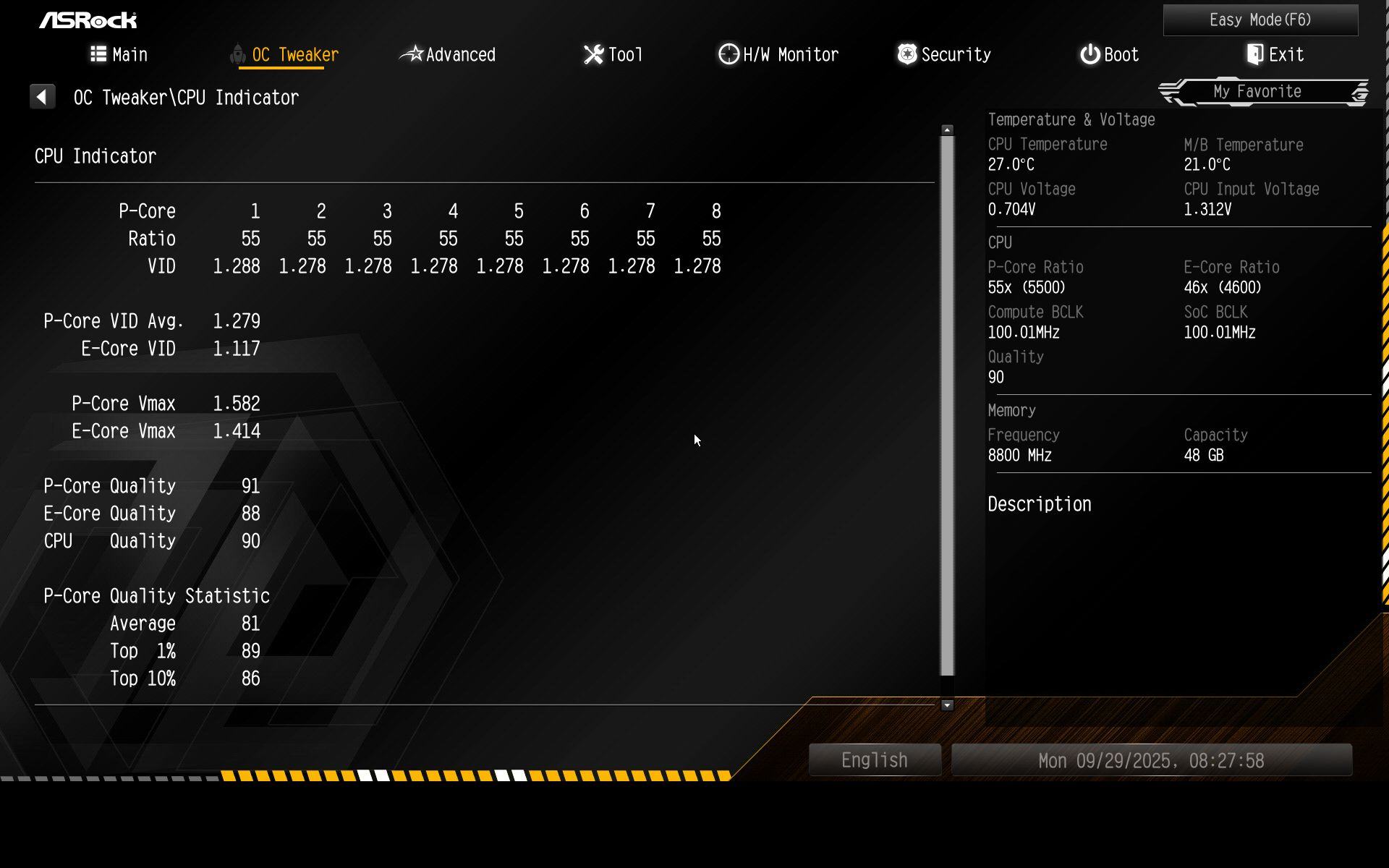Open the Boot tab
The image size is (1389, 868).
click(x=1110, y=55)
